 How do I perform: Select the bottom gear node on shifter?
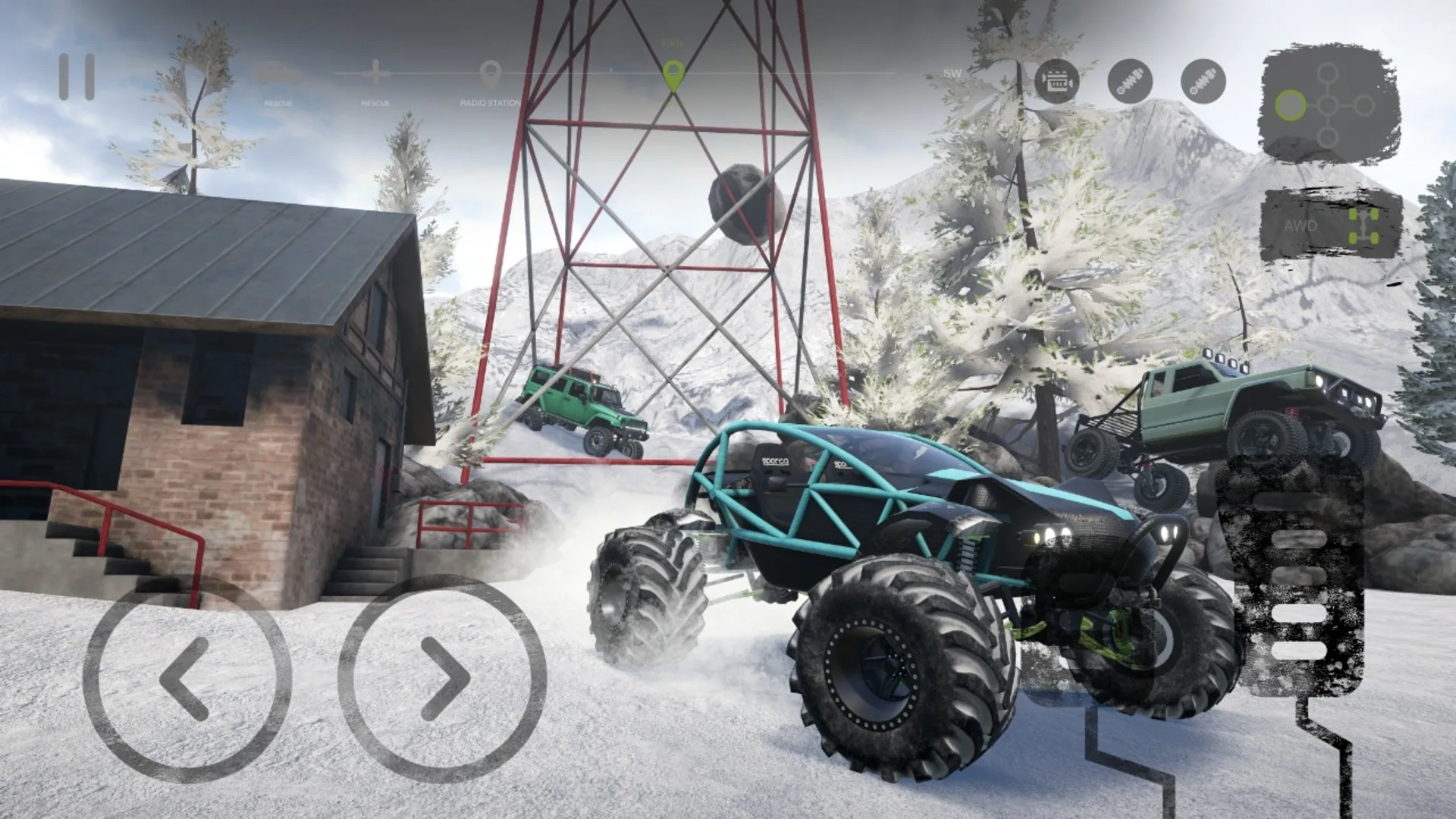click(1328, 137)
